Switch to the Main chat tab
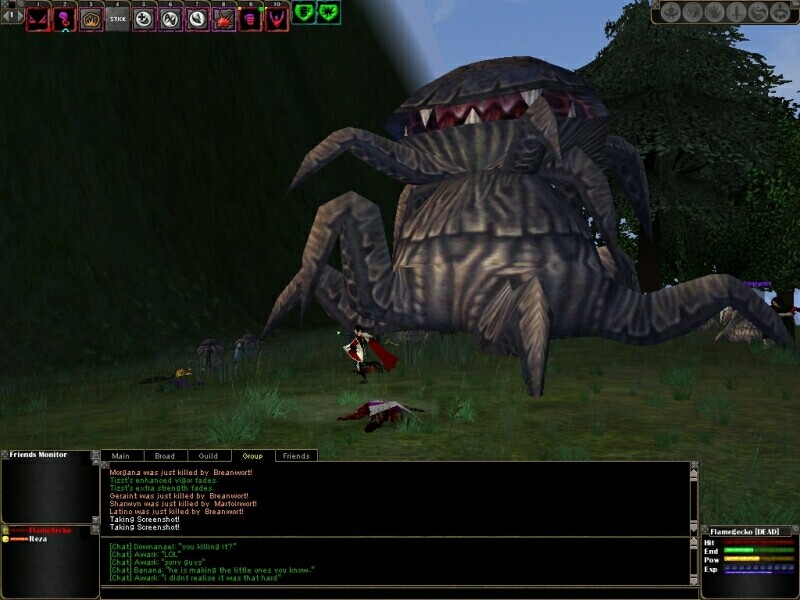 (x=121, y=456)
